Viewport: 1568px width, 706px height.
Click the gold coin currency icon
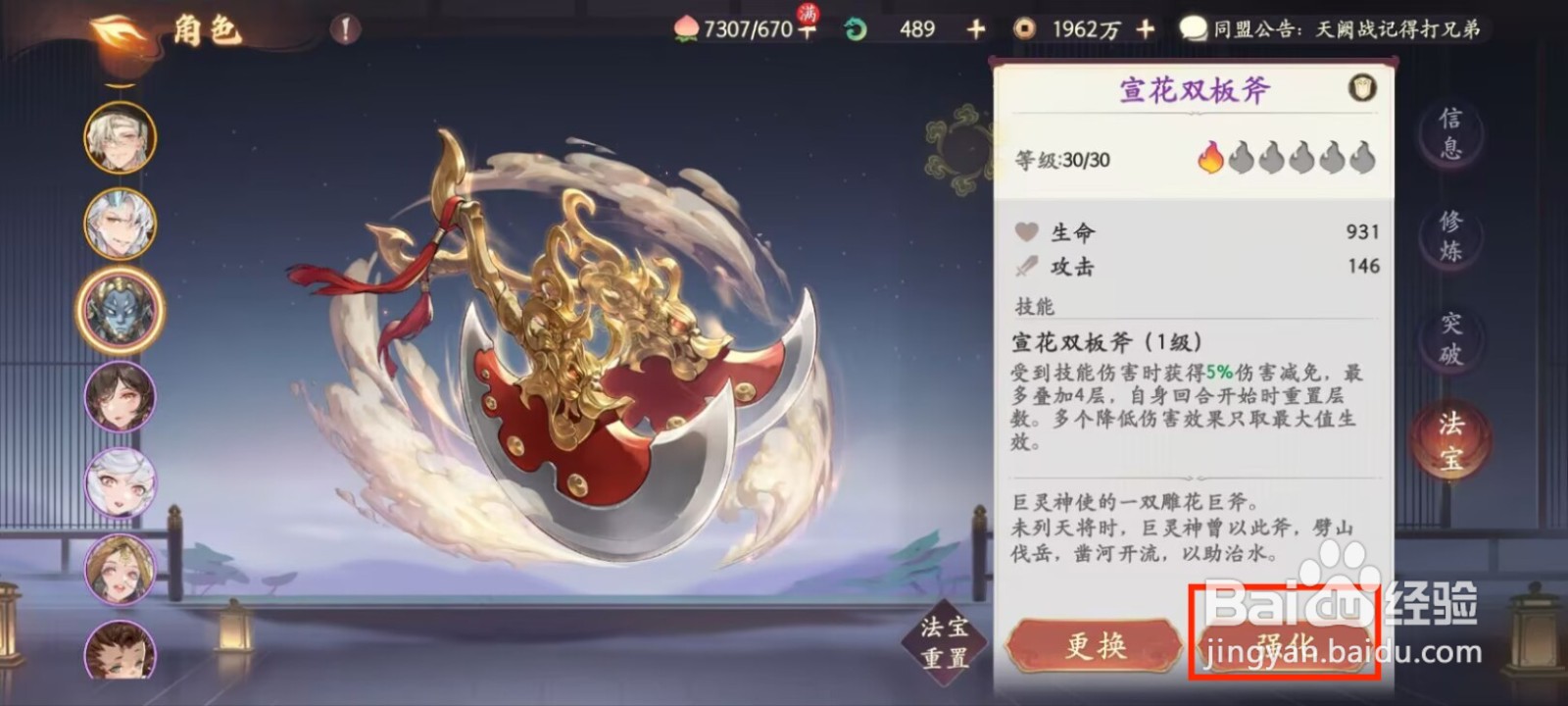(x=1025, y=27)
